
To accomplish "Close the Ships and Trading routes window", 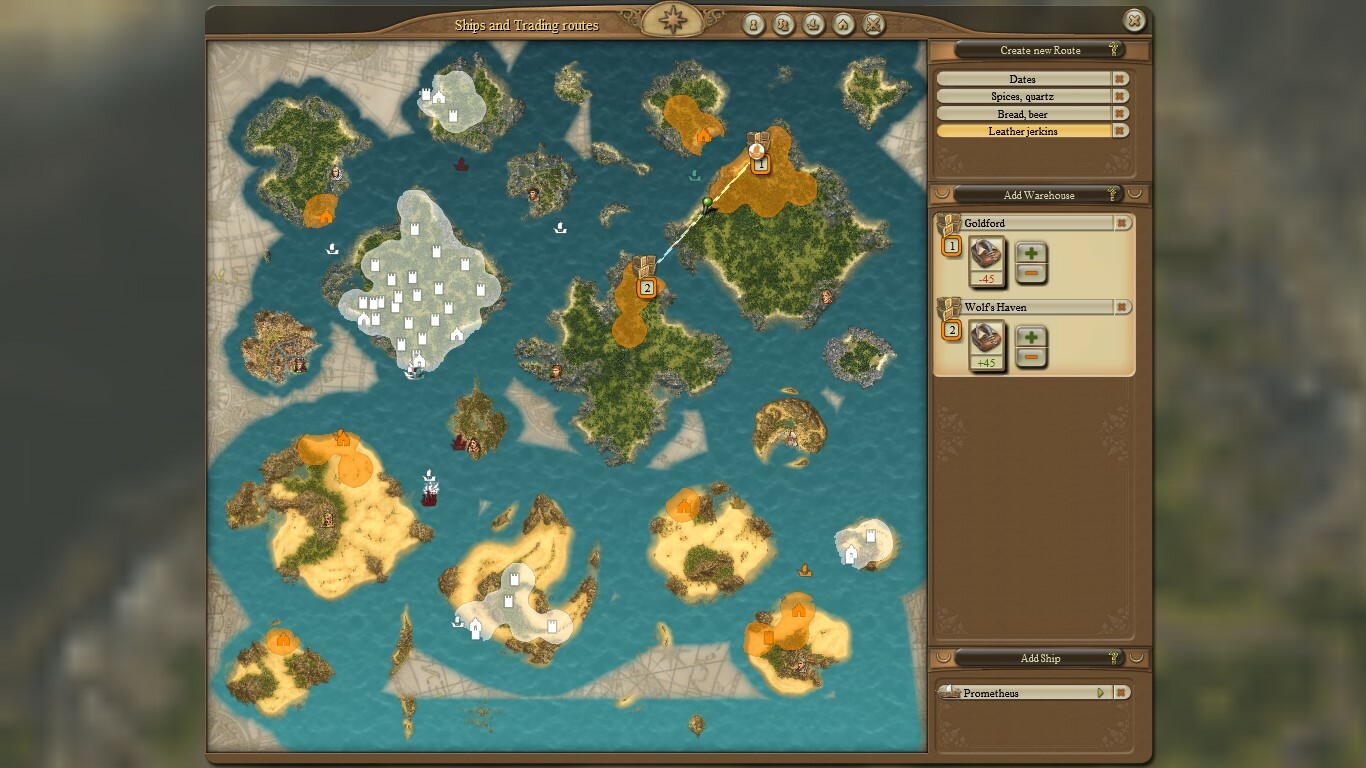I will (1133, 20).
